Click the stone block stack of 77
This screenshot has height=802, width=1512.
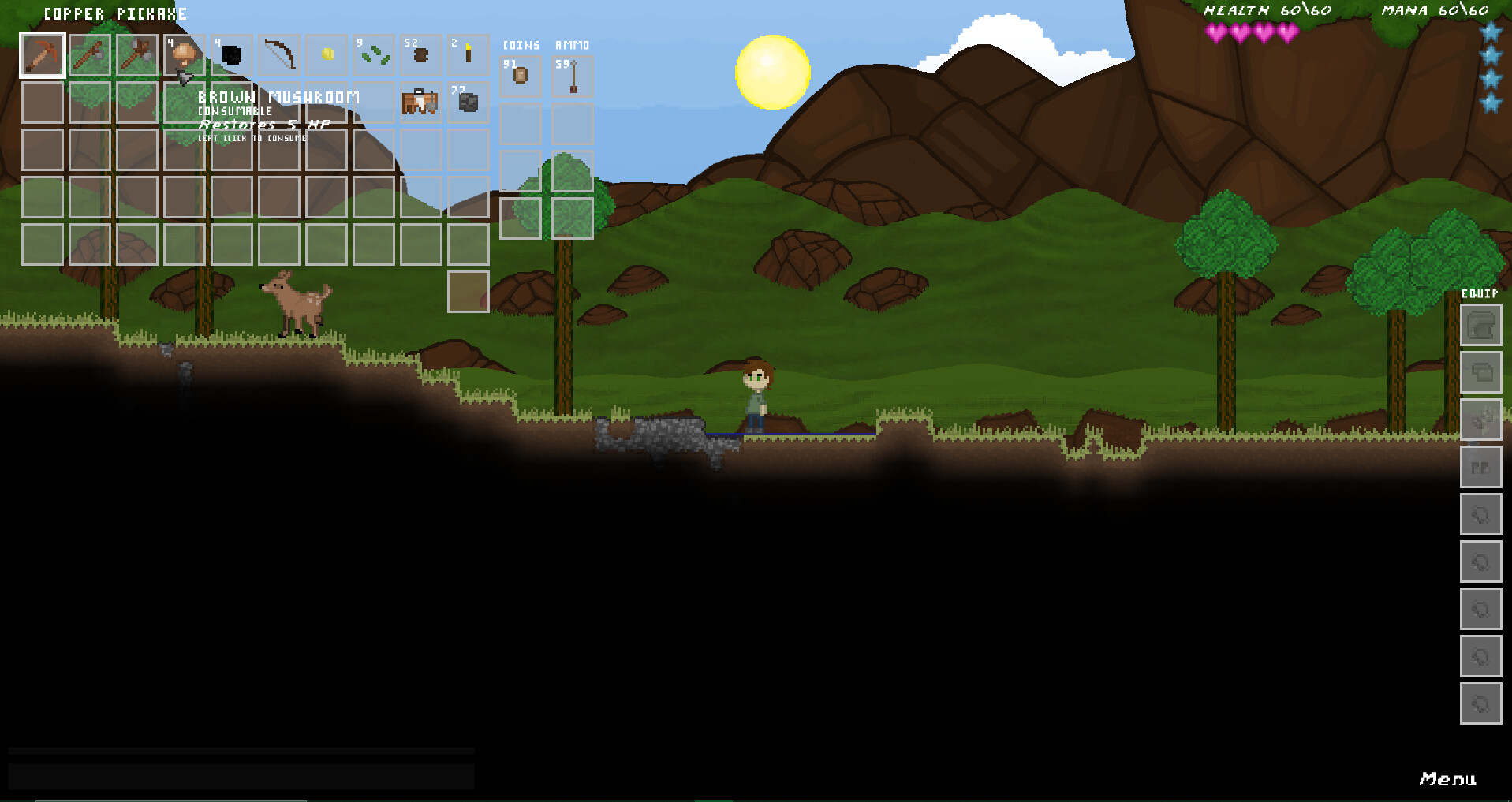pos(468,103)
